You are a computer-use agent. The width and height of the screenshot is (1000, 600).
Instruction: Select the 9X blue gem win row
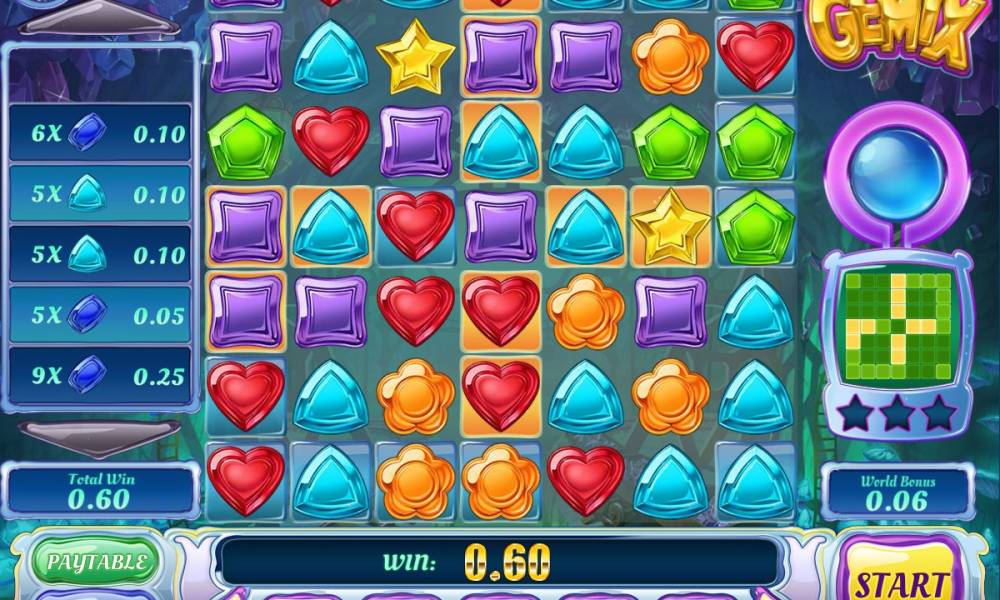pyautogui.click(x=98, y=376)
